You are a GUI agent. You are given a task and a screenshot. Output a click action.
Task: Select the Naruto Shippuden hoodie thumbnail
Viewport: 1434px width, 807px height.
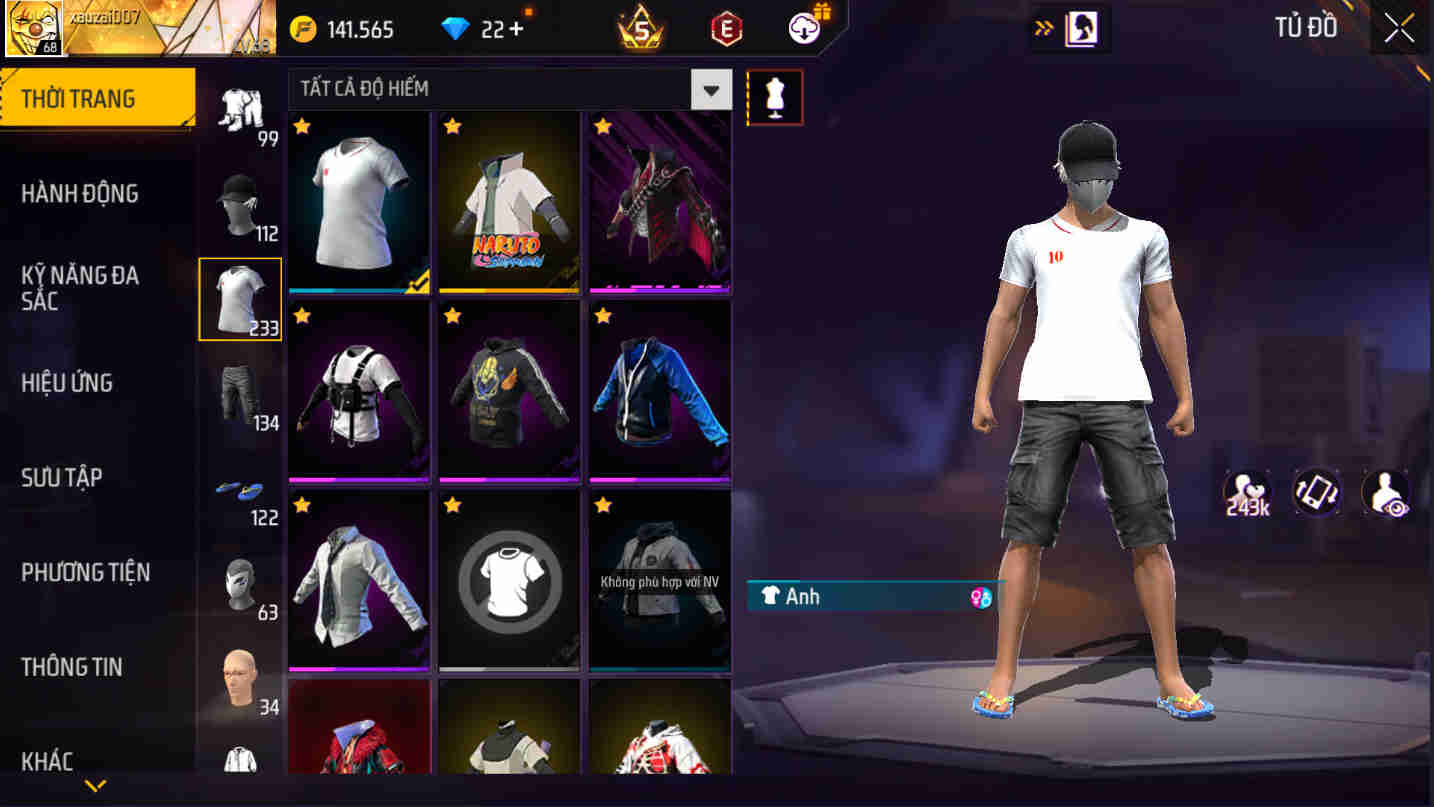point(508,200)
